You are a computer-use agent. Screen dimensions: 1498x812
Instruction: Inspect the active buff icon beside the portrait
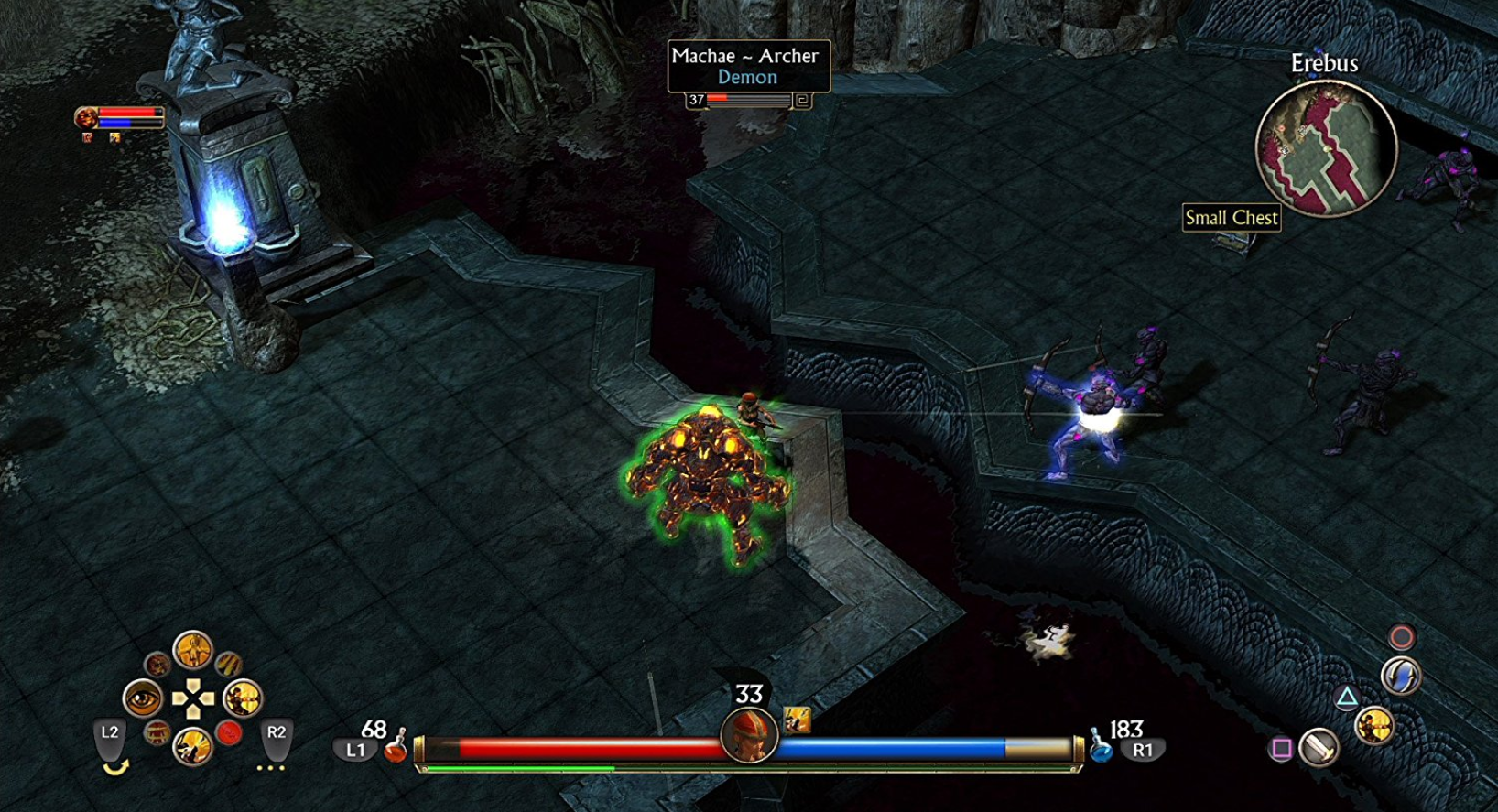[797, 720]
